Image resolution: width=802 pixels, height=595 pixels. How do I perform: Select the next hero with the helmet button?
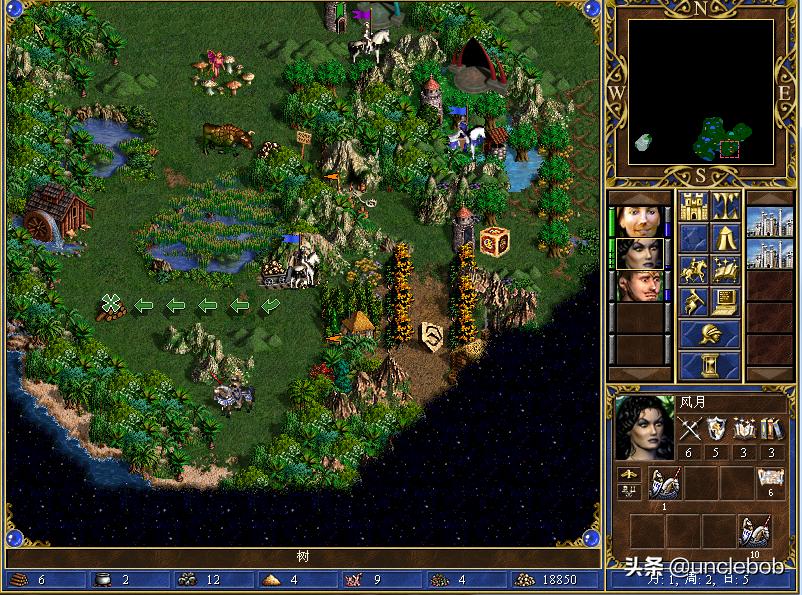click(710, 334)
